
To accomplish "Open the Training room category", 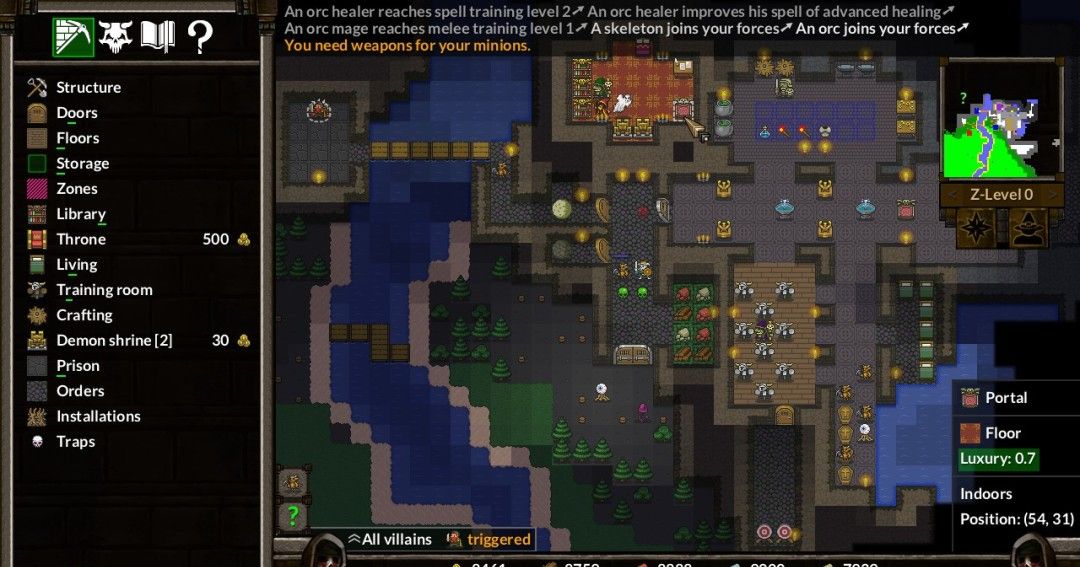I will pos(104,290).
